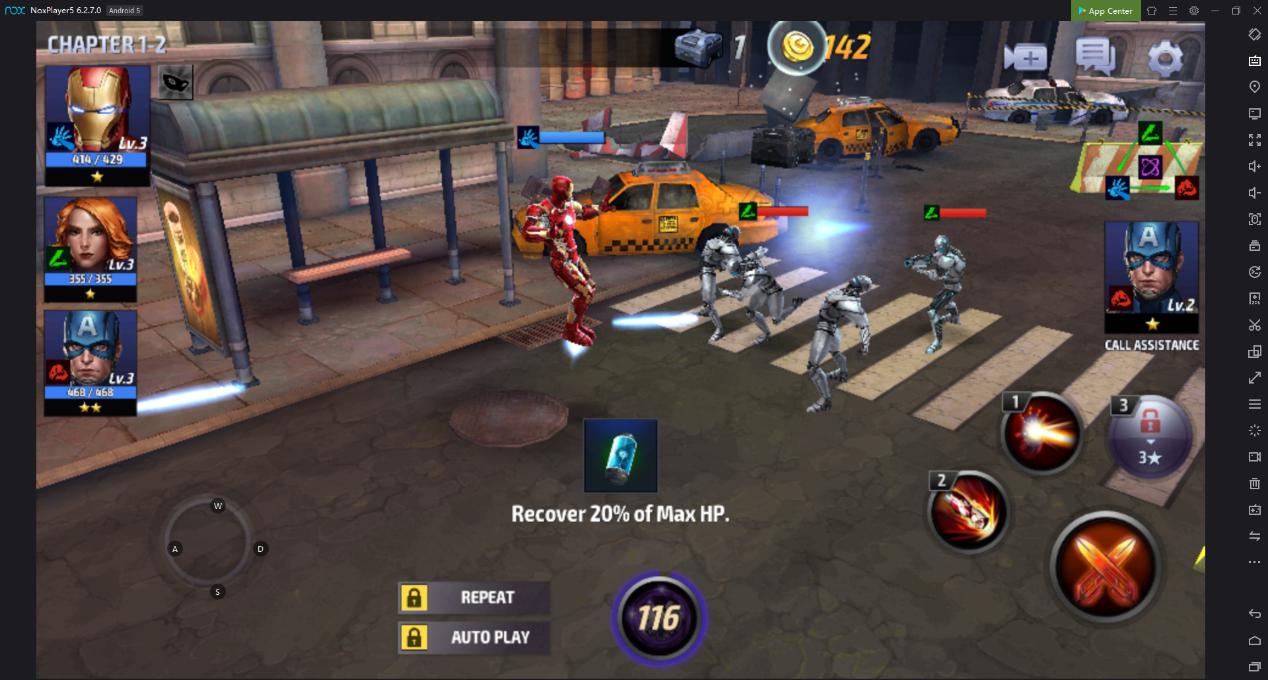Toggle the locked AUTO PLAY option

(474, 637)
